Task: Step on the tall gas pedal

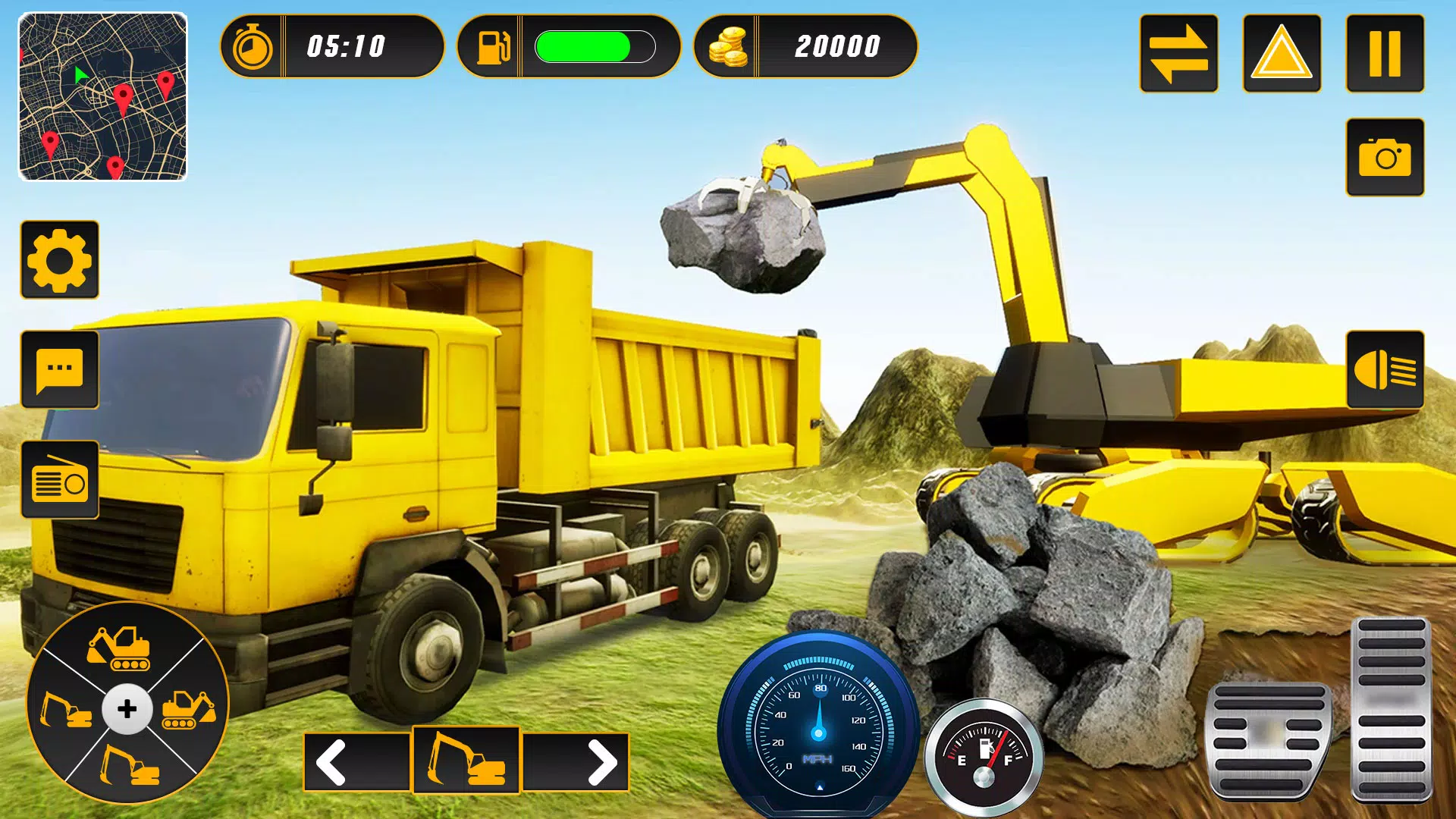Action: point(1391,709)
